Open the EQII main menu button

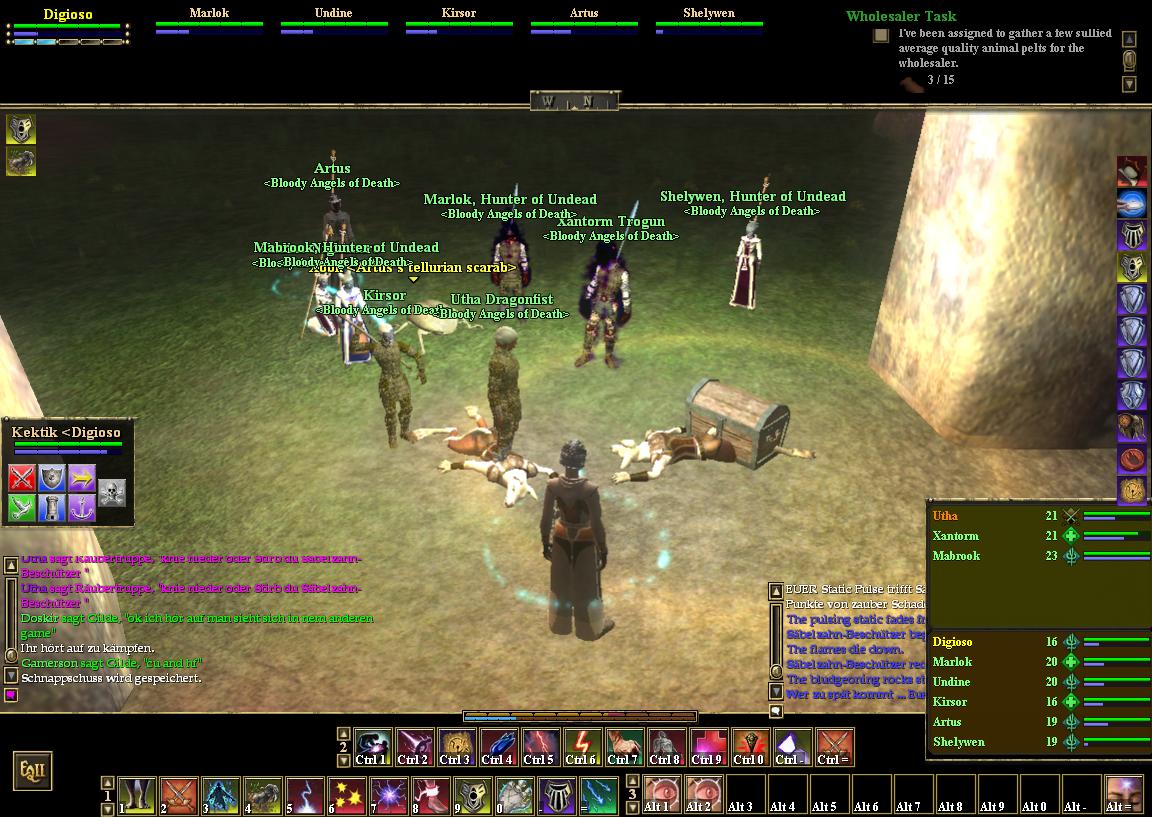(31, 771)
